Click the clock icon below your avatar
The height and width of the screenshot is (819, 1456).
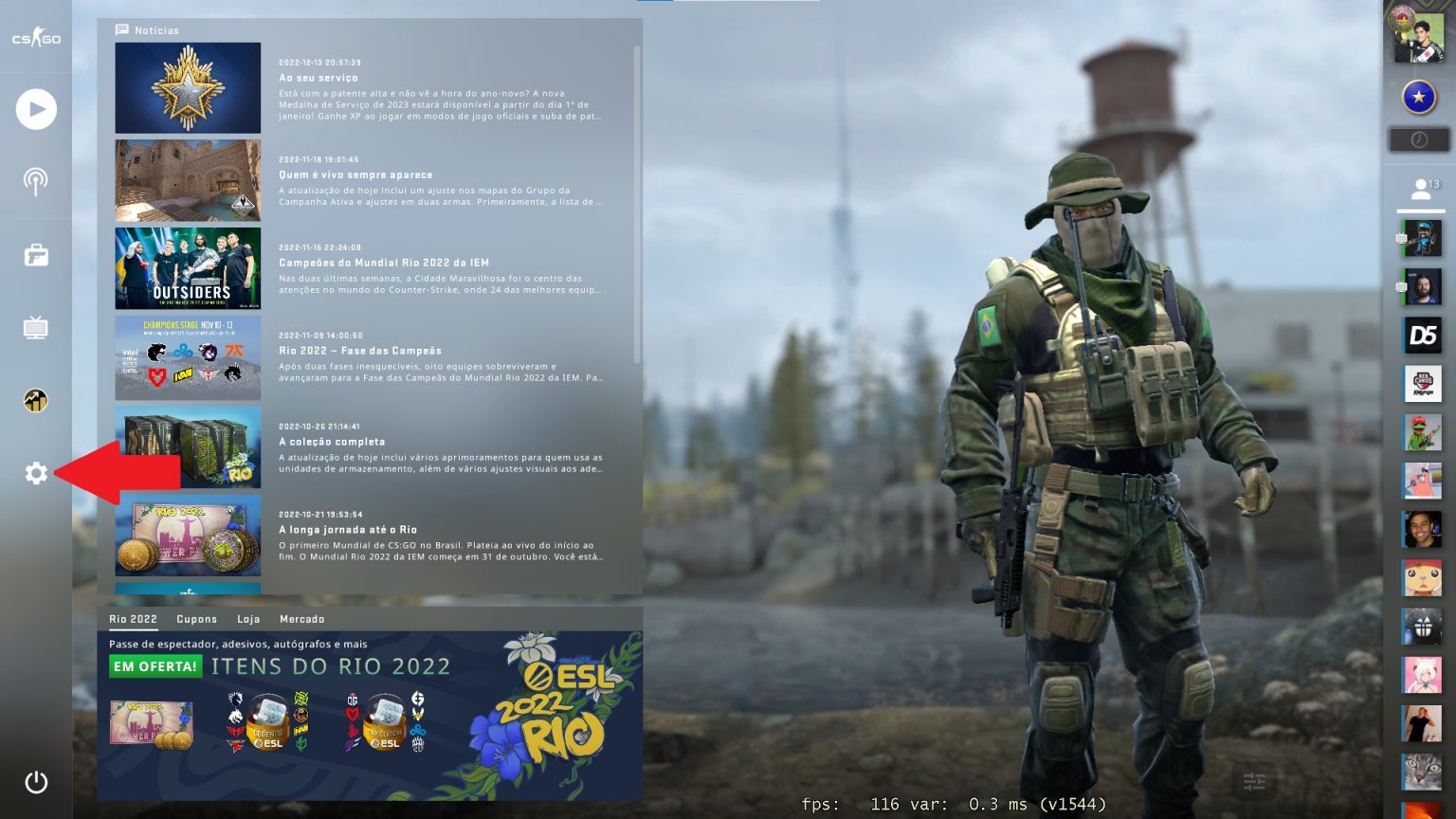[1418, 140]
